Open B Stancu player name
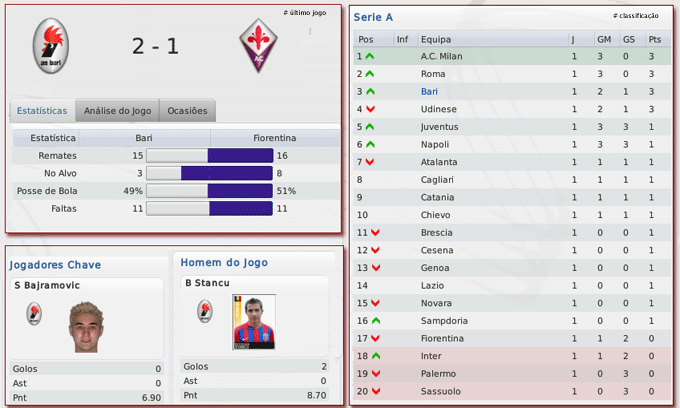The height and width of the screenshot is (408, 680). tap(207, 283)
